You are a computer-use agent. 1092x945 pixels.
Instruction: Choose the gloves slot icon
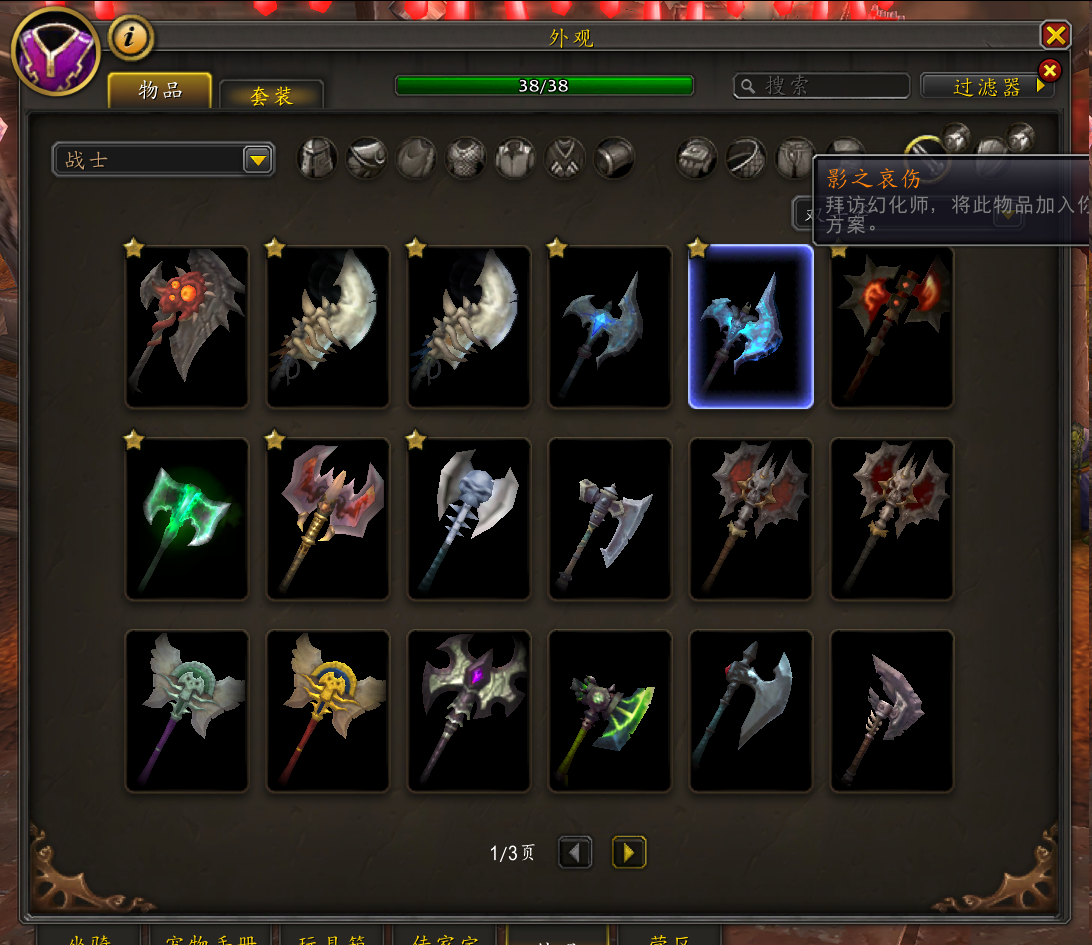point(697,157)
